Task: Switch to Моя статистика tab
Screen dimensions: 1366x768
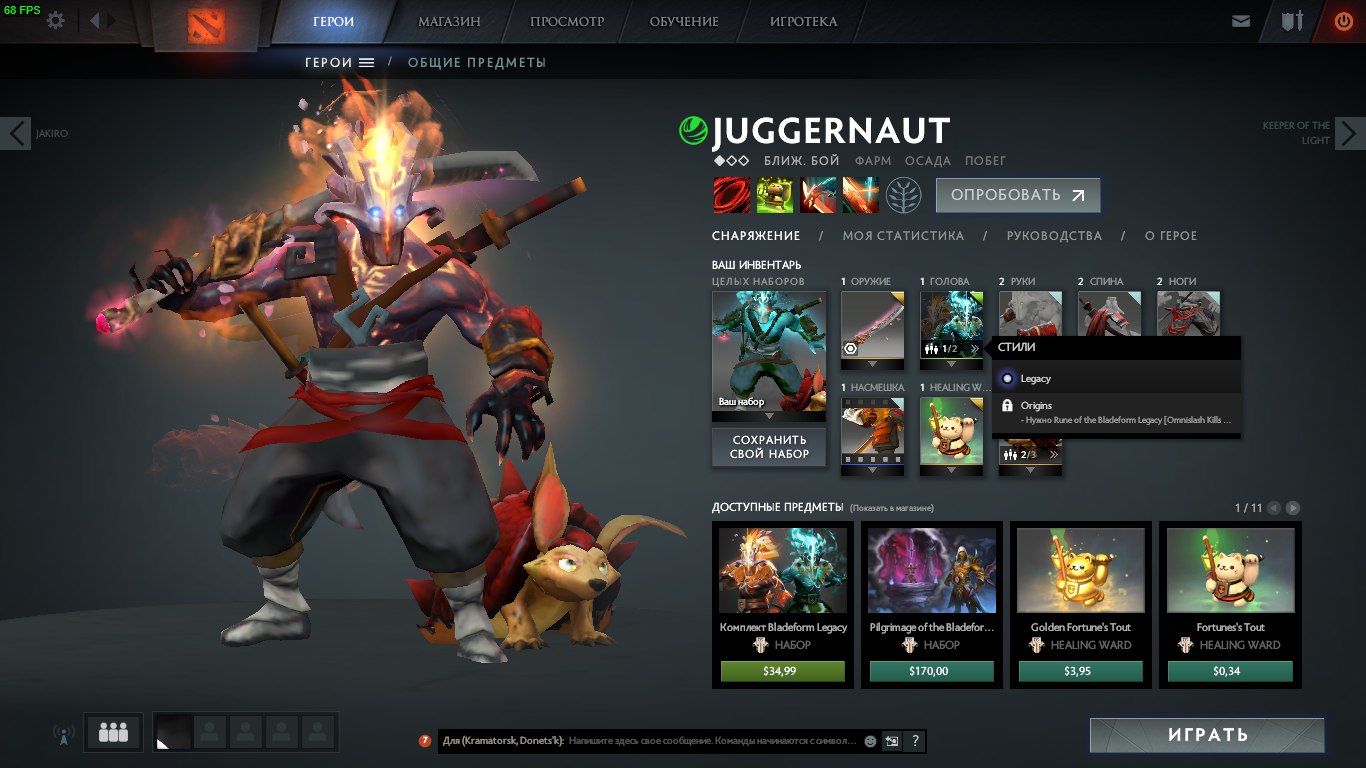Action: click(903, 236)
